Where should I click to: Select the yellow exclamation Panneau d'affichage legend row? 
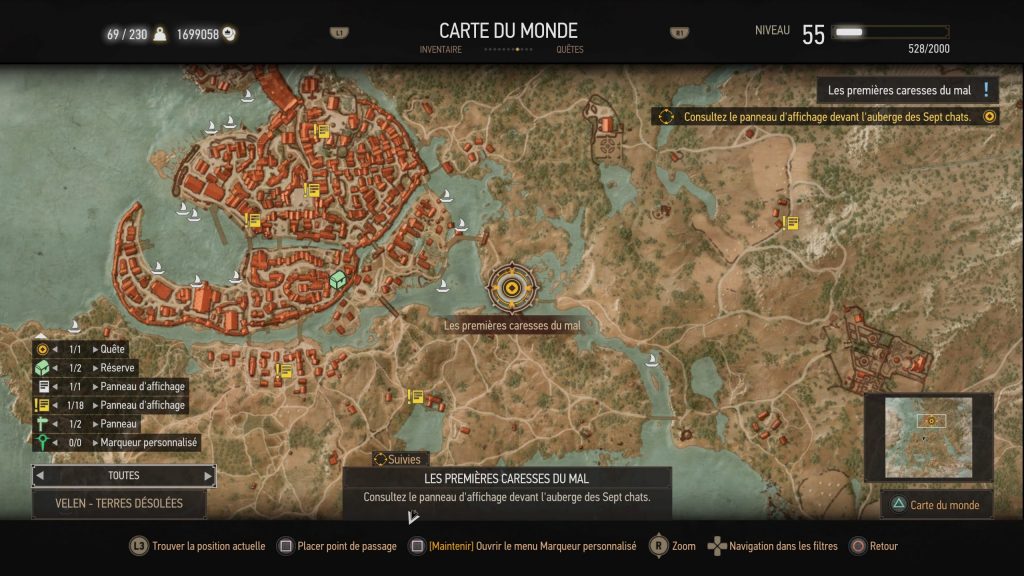pos(112,405)
